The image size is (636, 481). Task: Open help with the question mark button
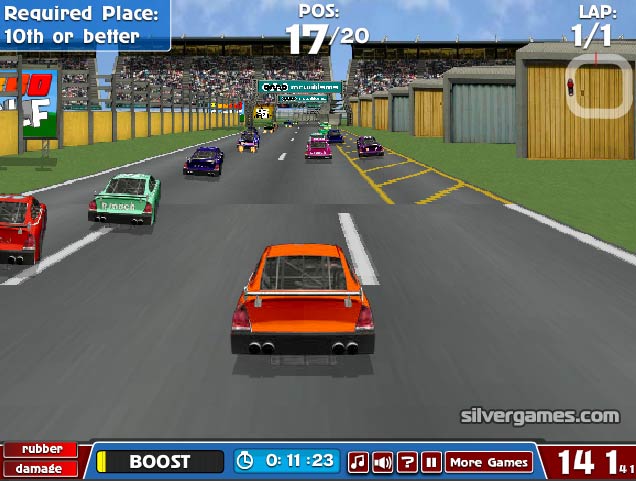point(407,462)
